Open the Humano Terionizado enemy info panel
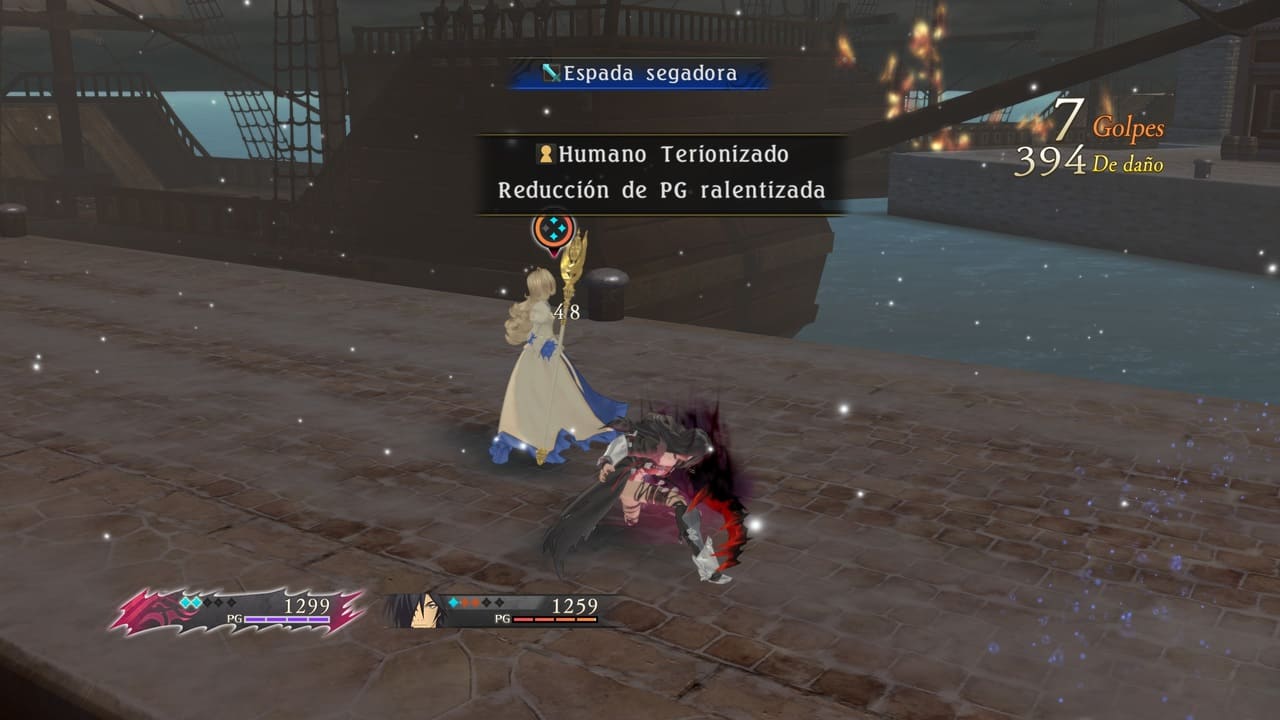 (x=661, y=173)
